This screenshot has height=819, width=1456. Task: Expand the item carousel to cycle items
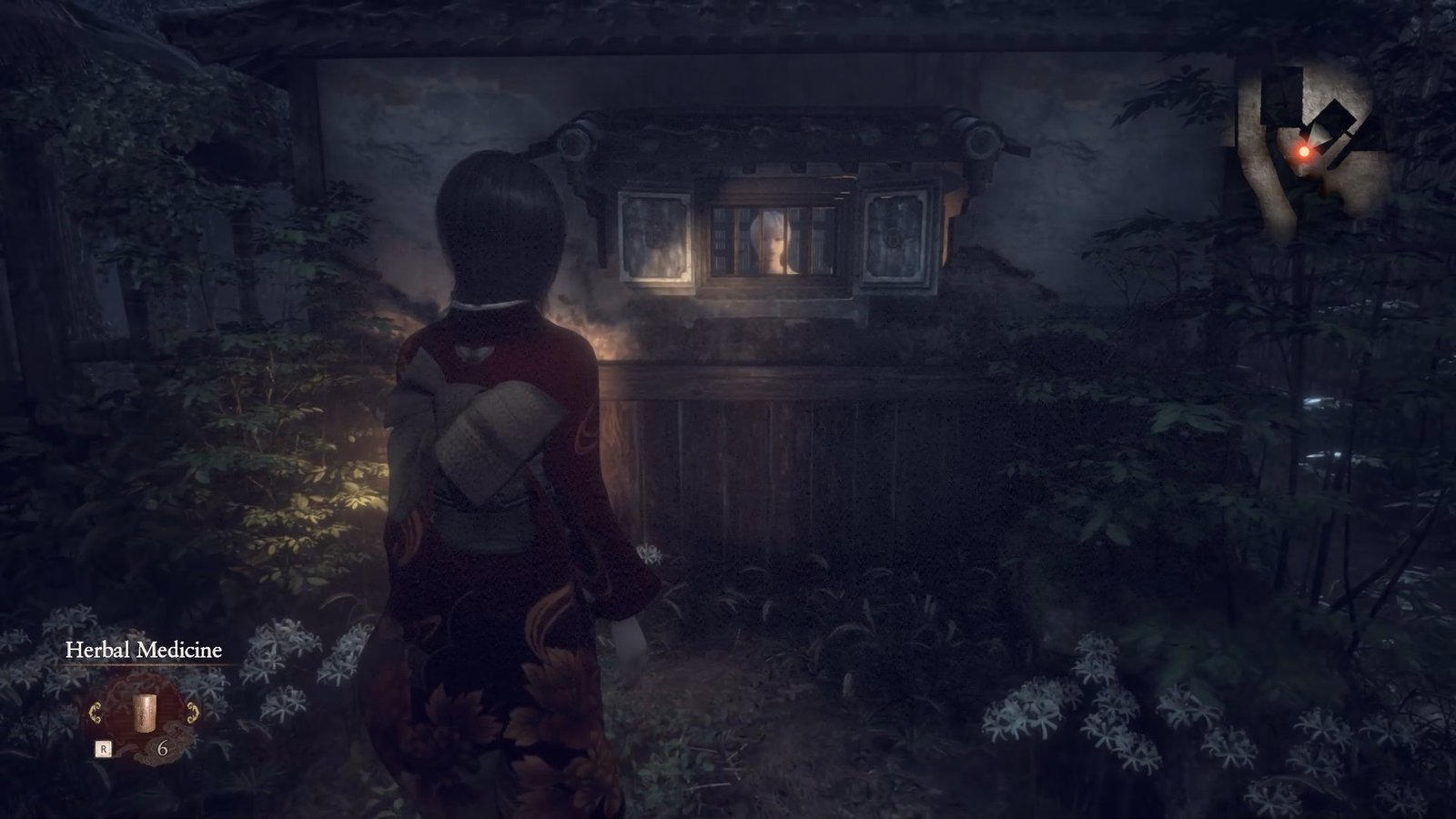pos(146,719)
